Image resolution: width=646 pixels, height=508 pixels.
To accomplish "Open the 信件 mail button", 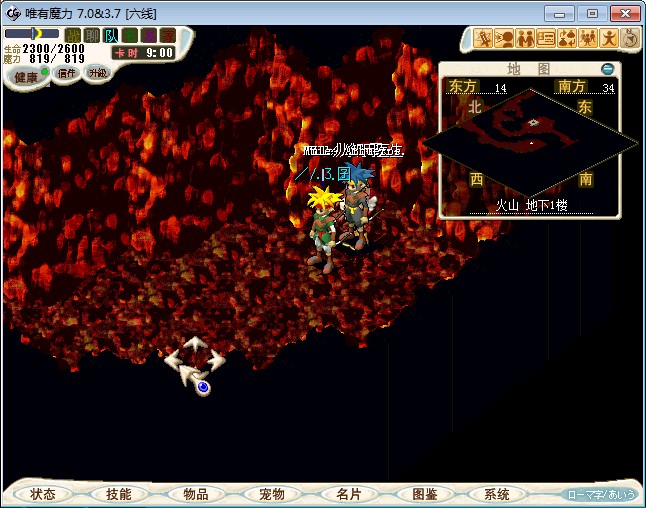I will point(67,73).
